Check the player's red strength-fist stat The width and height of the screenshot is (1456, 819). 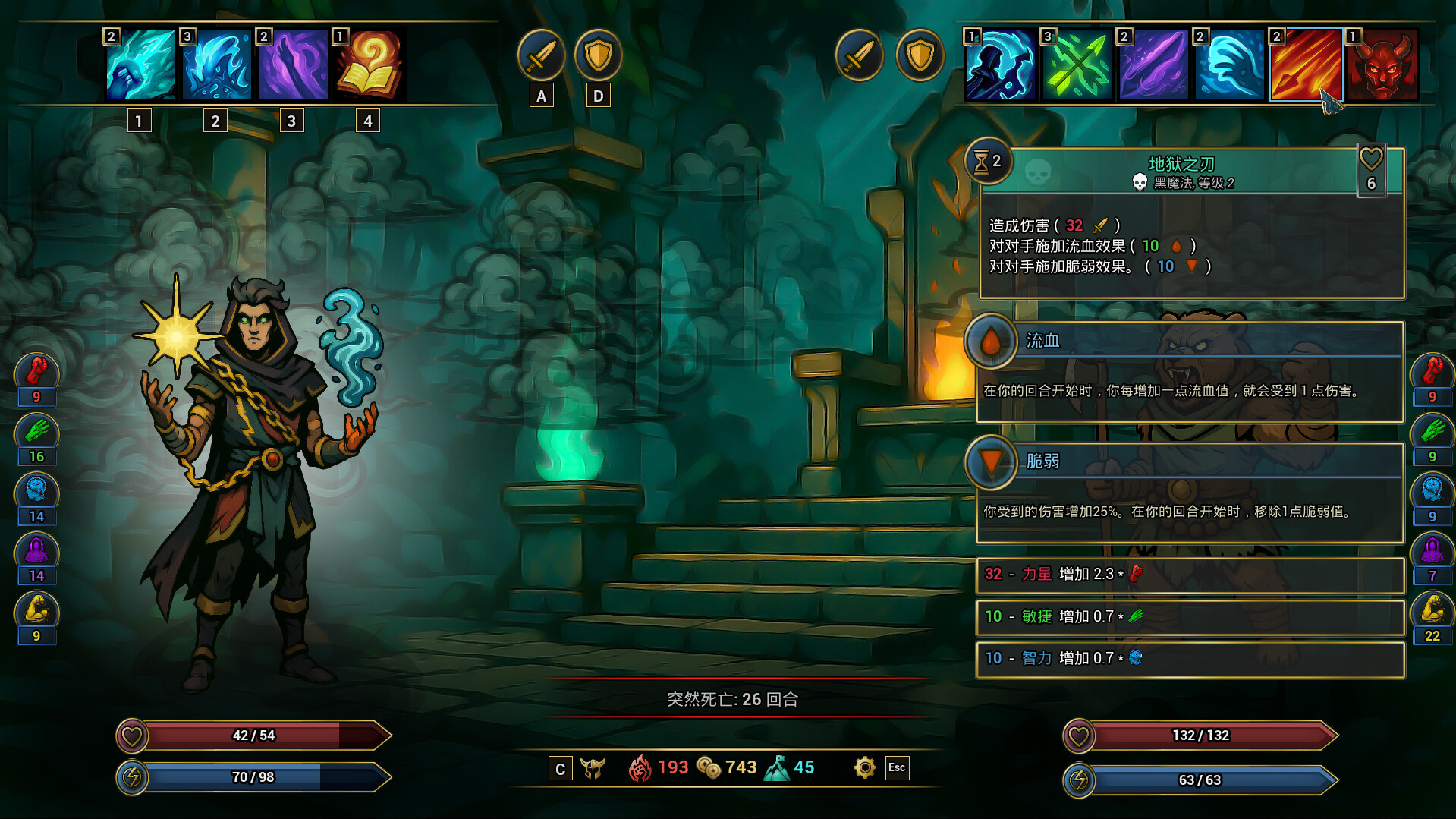coord(36,371)
